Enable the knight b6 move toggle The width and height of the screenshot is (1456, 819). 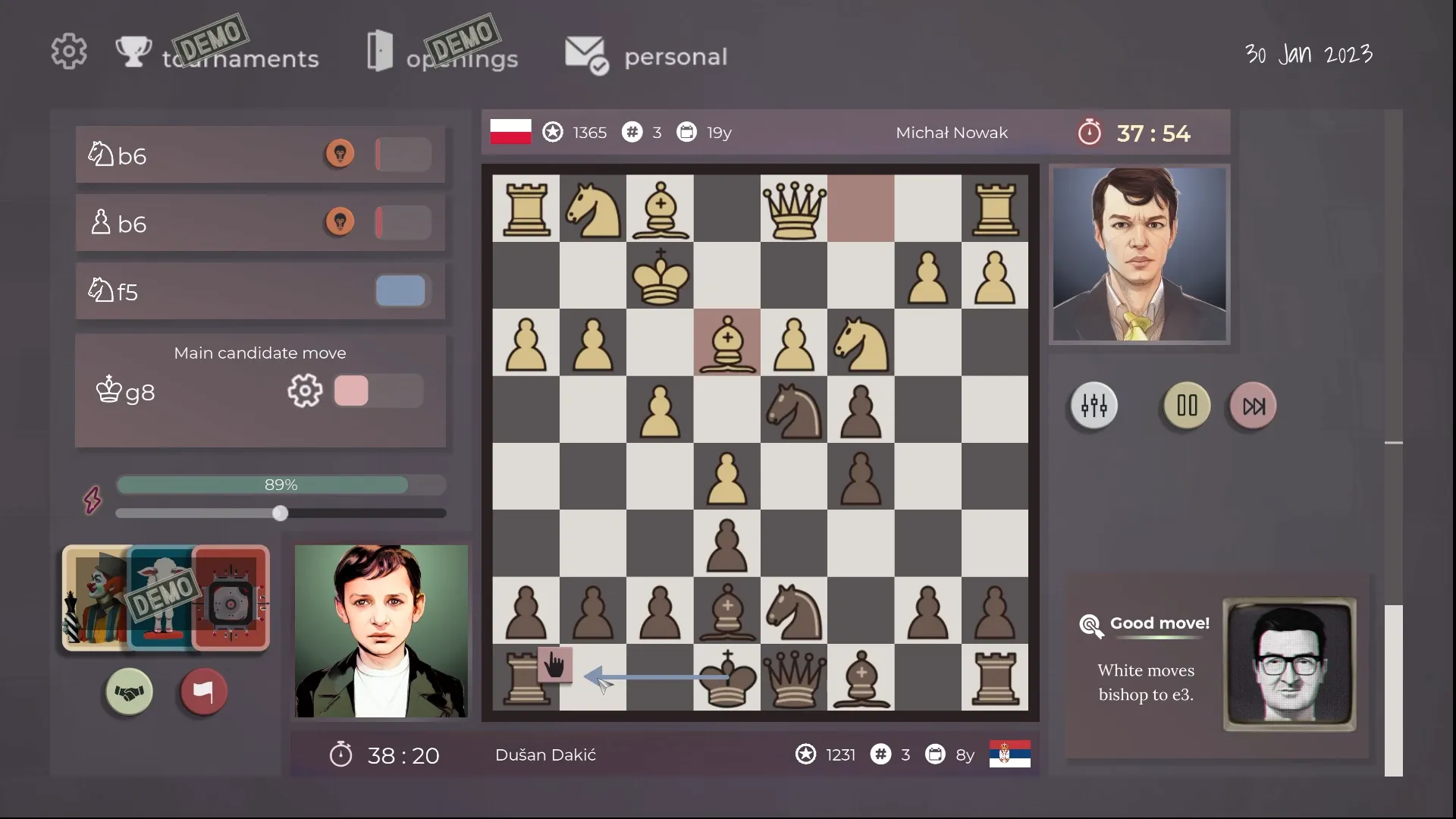403,153
